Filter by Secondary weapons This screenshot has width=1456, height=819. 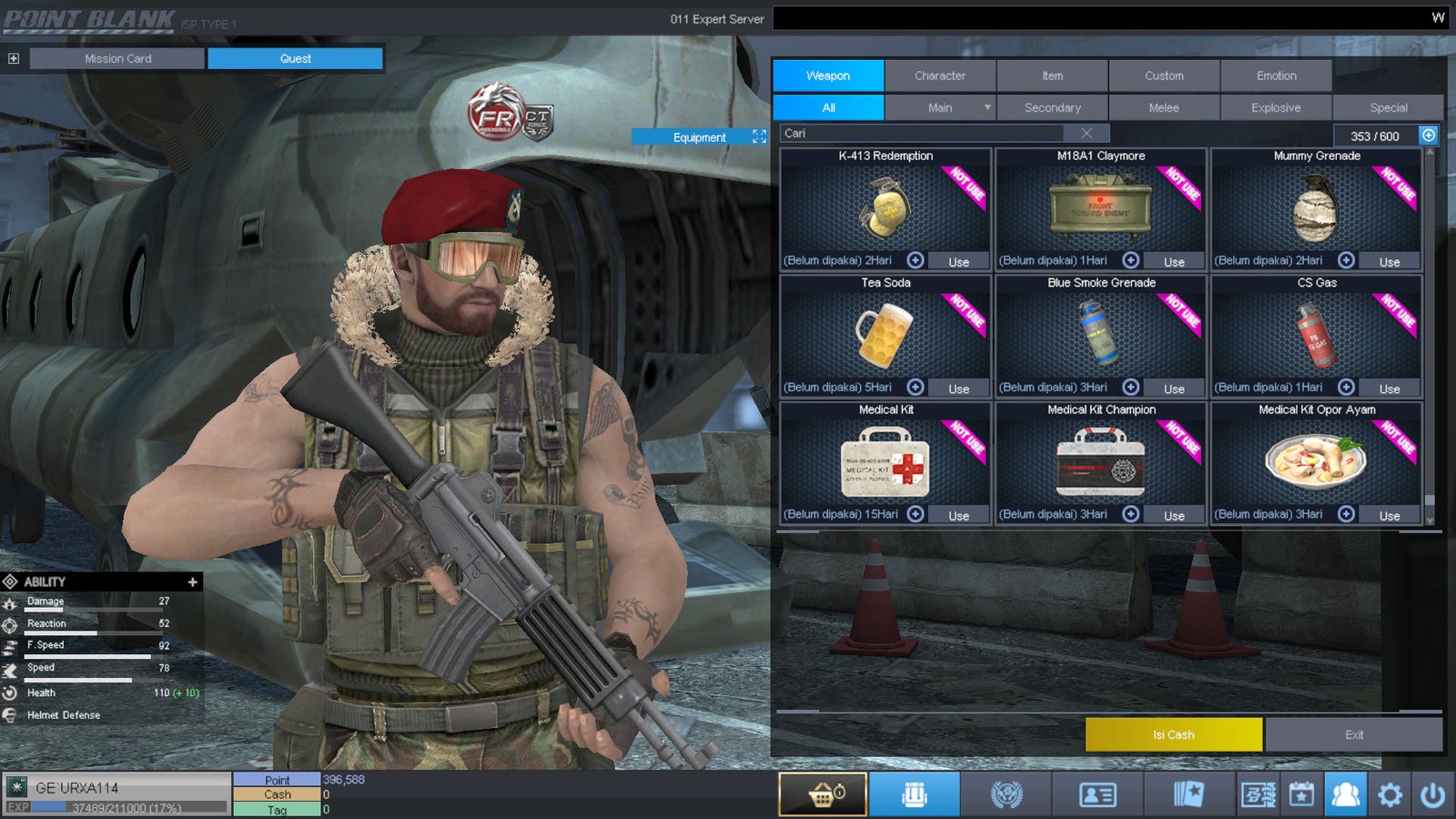(1052, 108)
